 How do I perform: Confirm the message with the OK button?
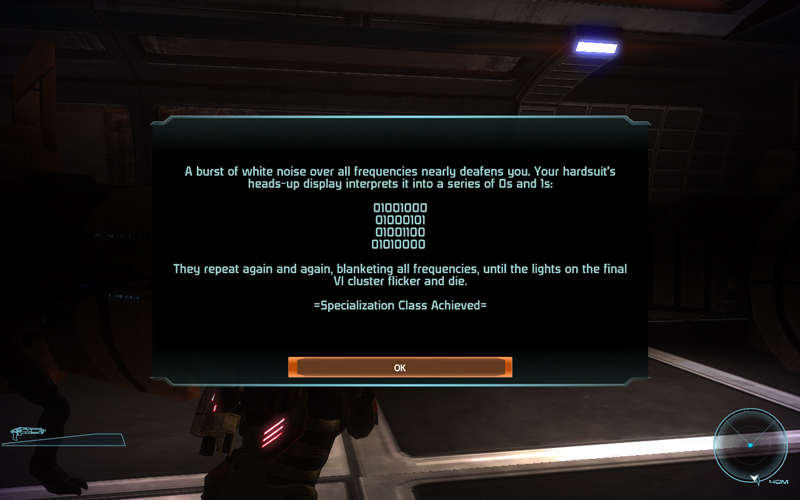click(400, 367)
